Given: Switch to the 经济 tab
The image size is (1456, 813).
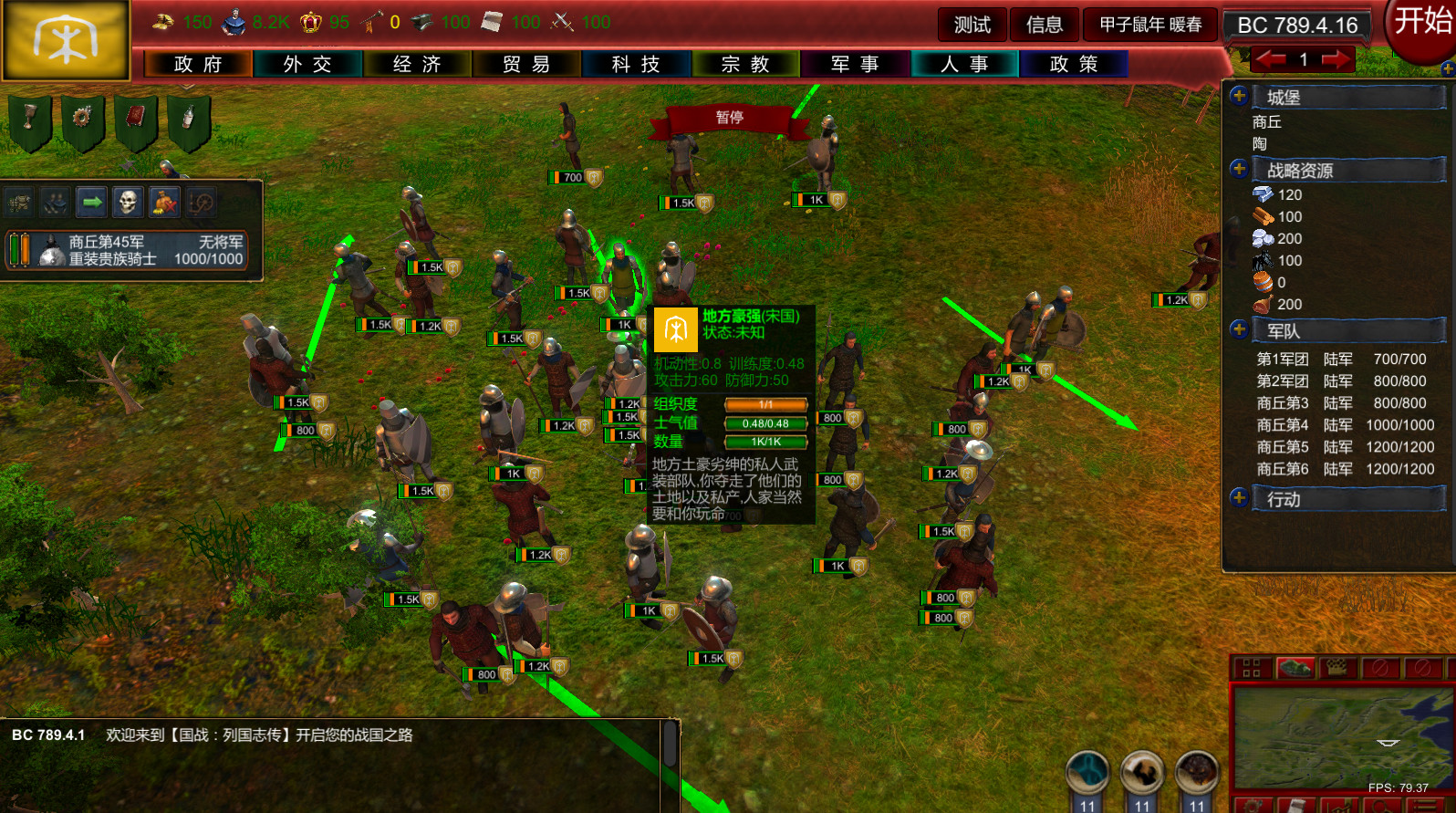Looking at the screenshot, I should 417,64.
